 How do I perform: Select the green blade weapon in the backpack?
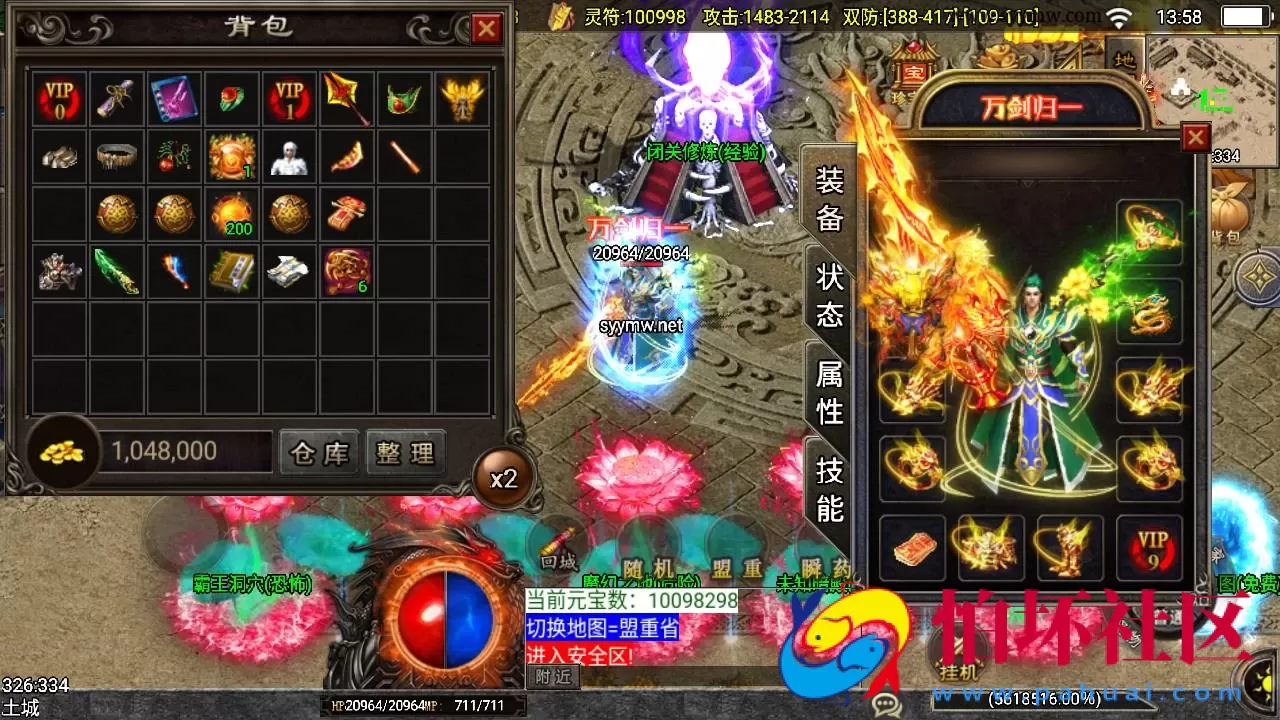(x=116, y=272)
